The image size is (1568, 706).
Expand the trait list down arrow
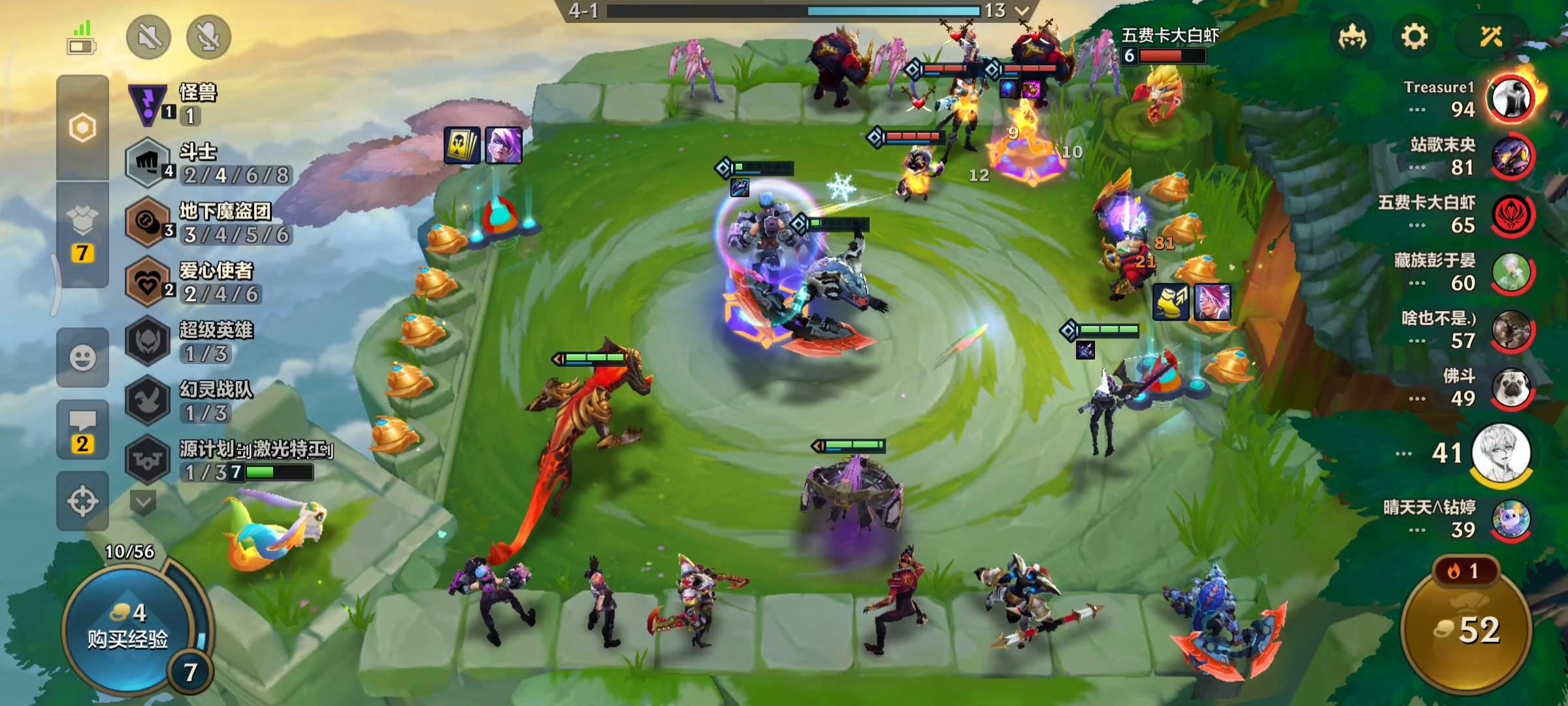[143, 502]
